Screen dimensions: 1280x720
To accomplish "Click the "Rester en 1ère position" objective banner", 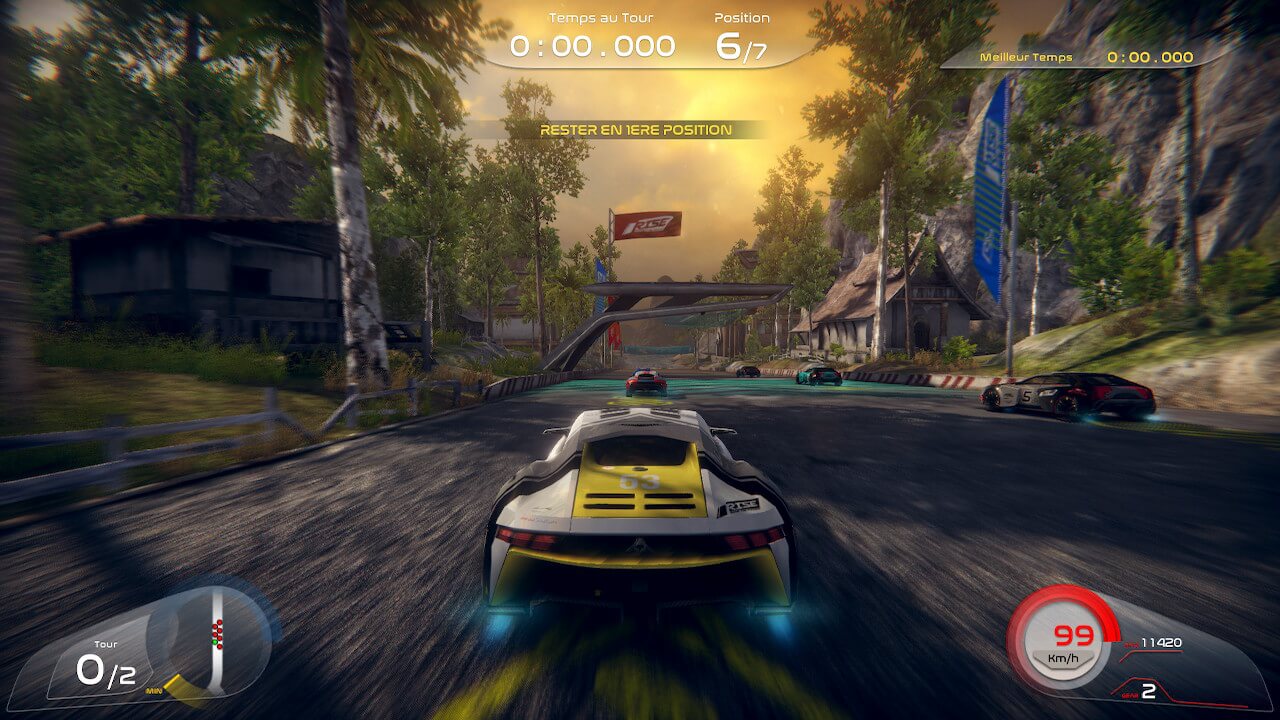I will (635, 130).
